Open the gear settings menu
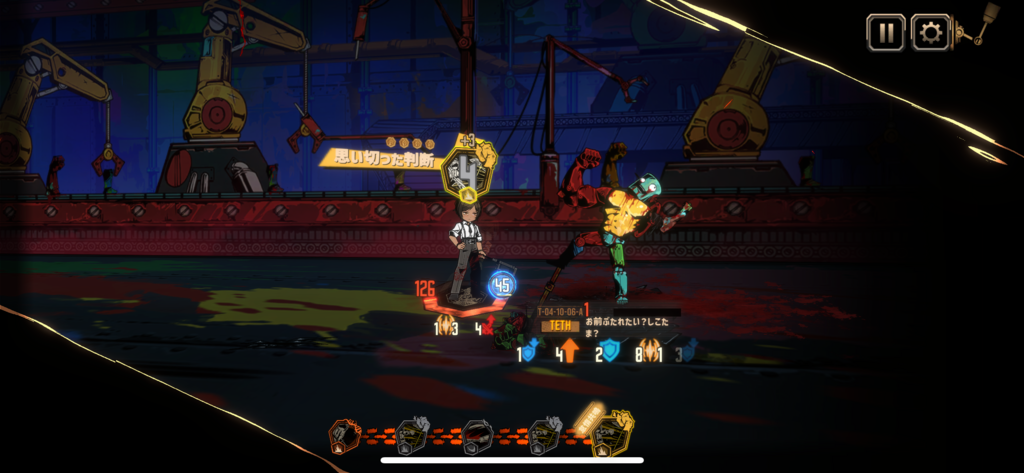This screenshot has height=473, width=1024. pyautogui.click(x=930, y=32)
